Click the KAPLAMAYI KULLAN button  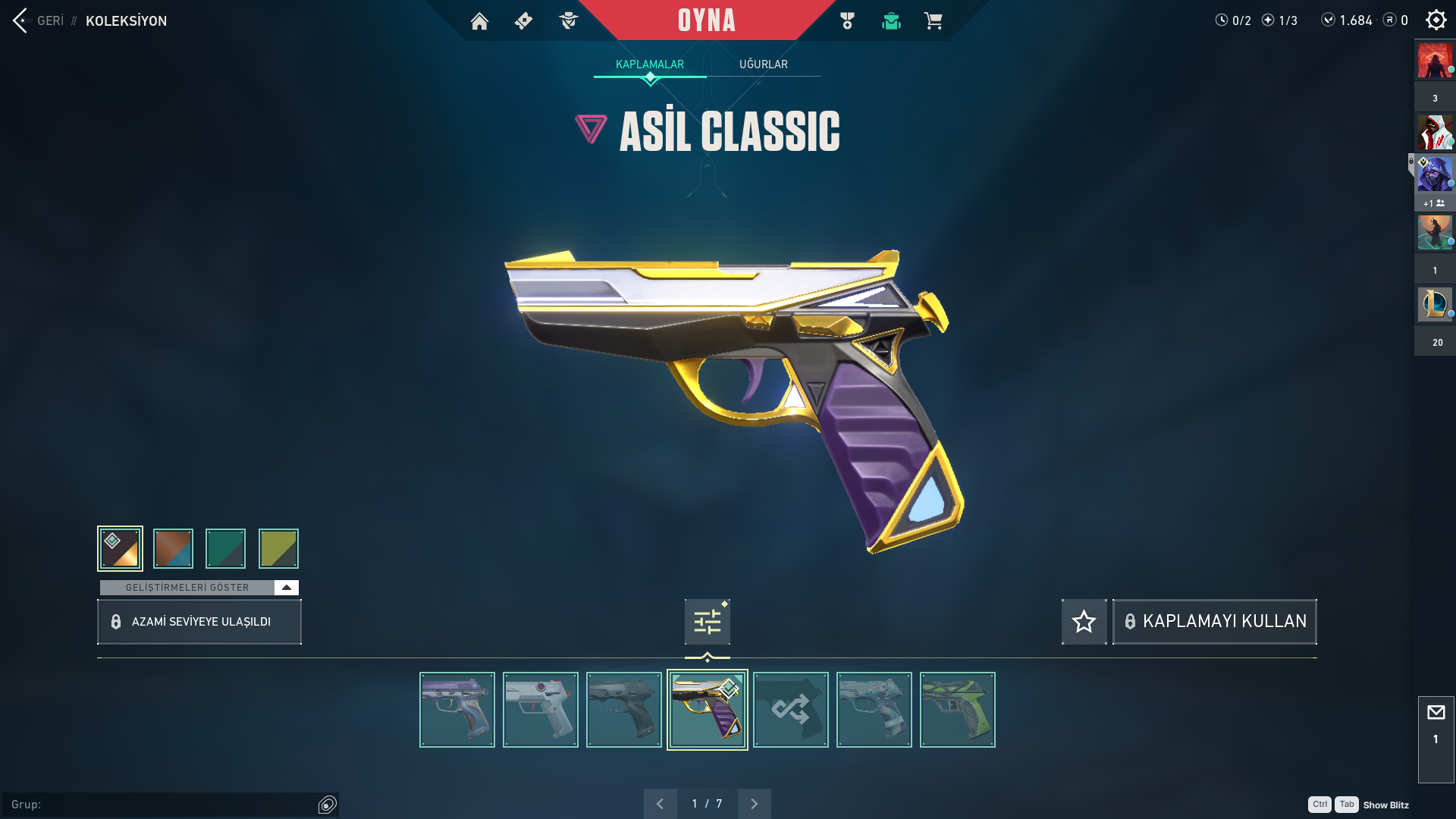1214,622
